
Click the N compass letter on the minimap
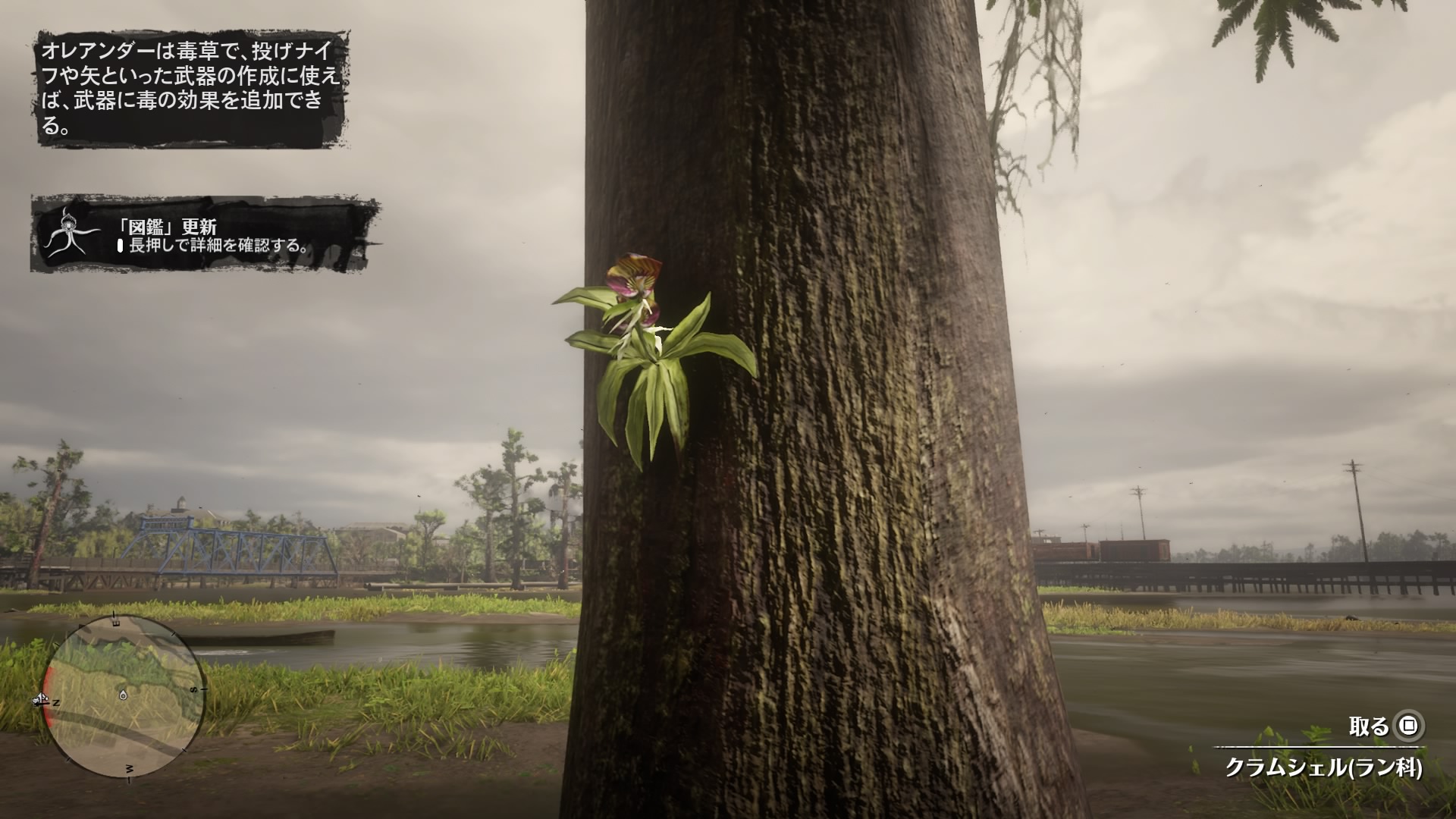(56, 702)
